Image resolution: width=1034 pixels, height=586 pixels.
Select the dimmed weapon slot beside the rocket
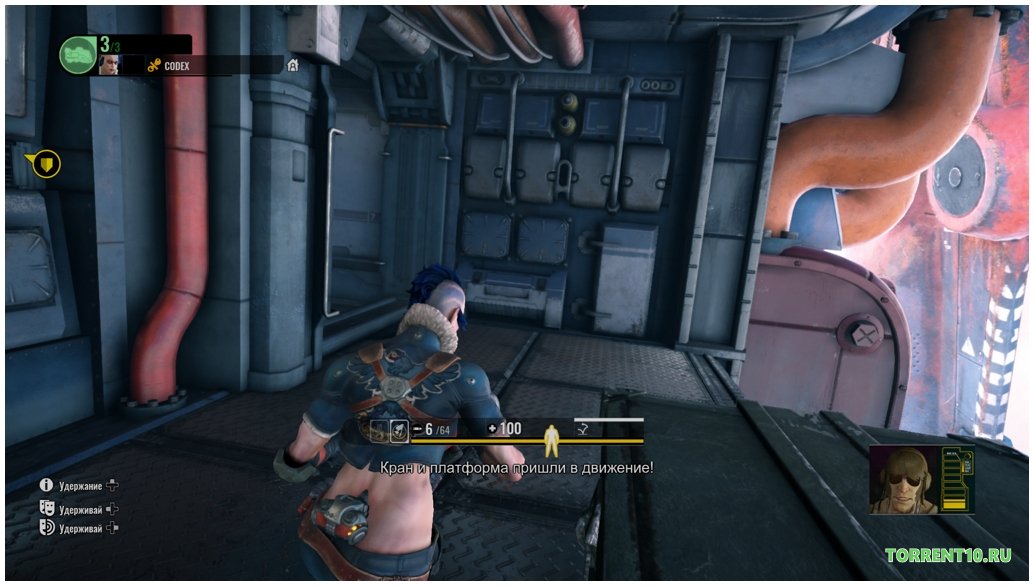[378, 429]
